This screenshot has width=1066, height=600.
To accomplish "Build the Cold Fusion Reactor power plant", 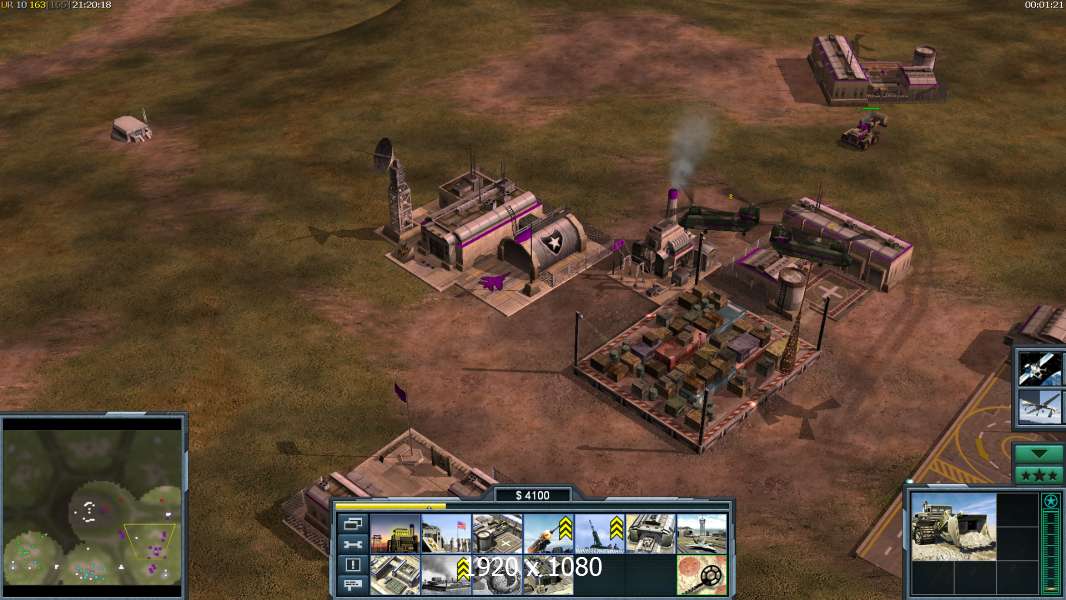I will pos(395,534).
